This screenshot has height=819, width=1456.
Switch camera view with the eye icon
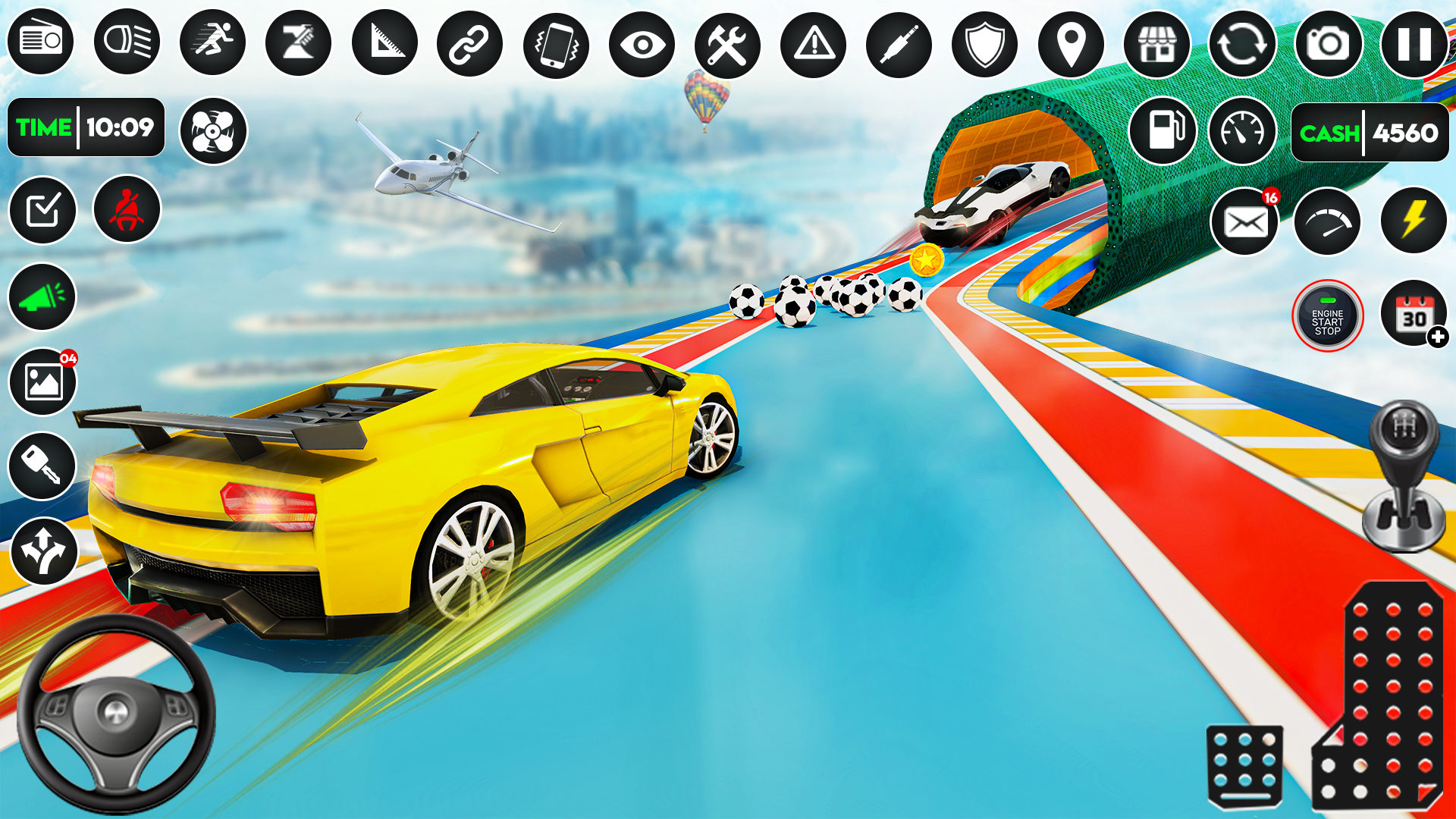[x=644, y=45]
